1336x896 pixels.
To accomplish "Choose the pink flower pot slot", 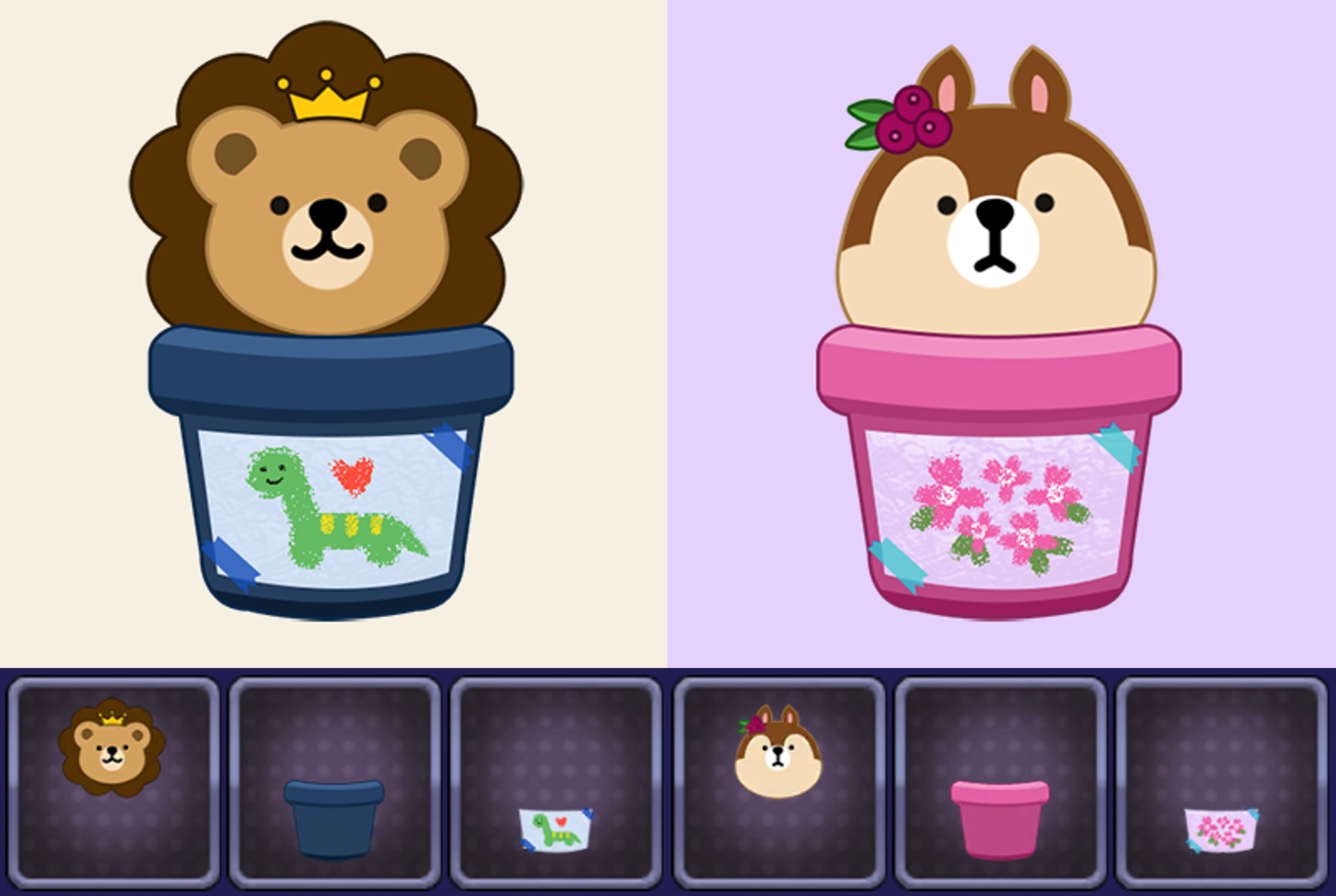I will 1000,782.
